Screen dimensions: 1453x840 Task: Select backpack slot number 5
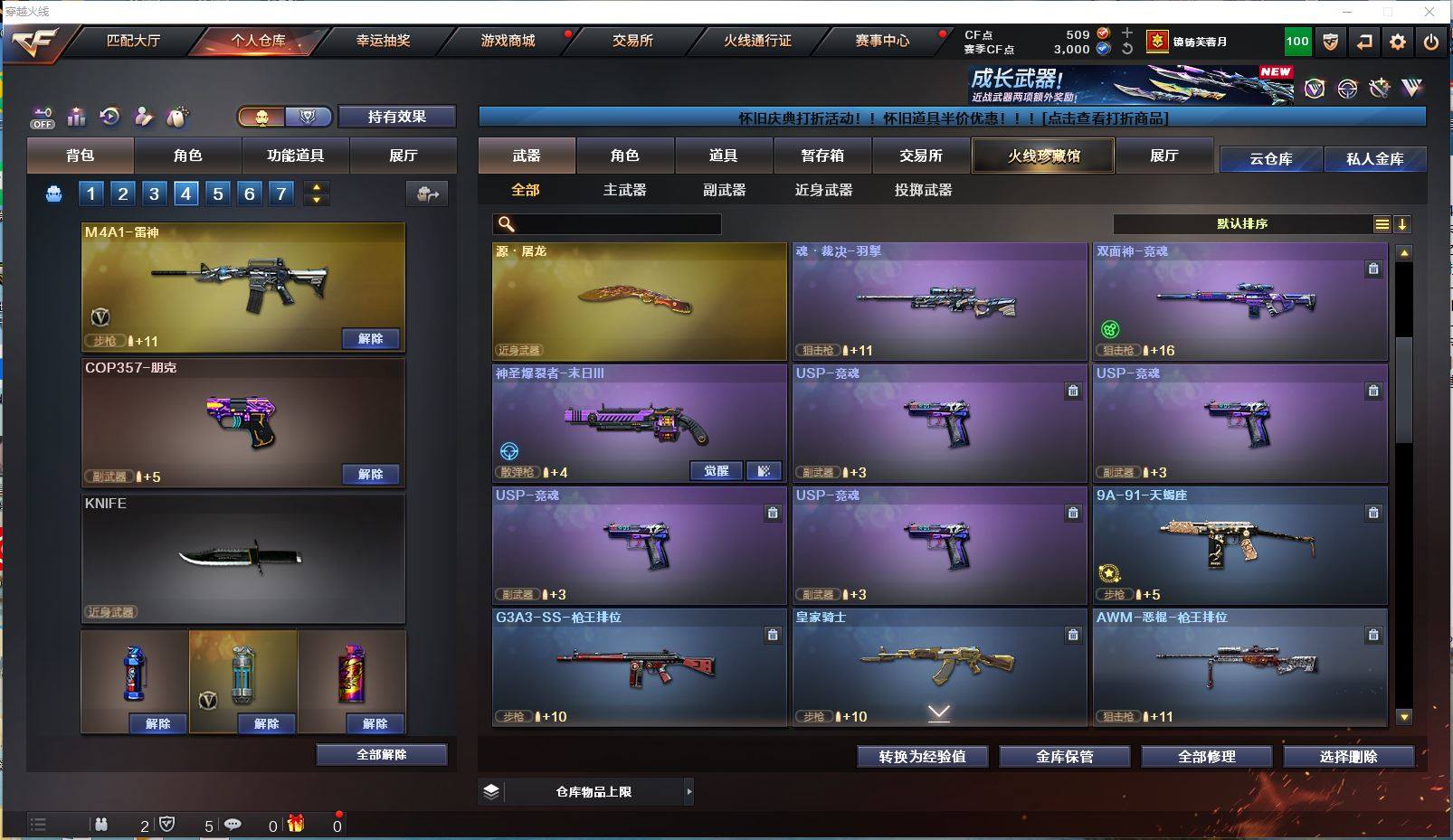click(218, 193)
